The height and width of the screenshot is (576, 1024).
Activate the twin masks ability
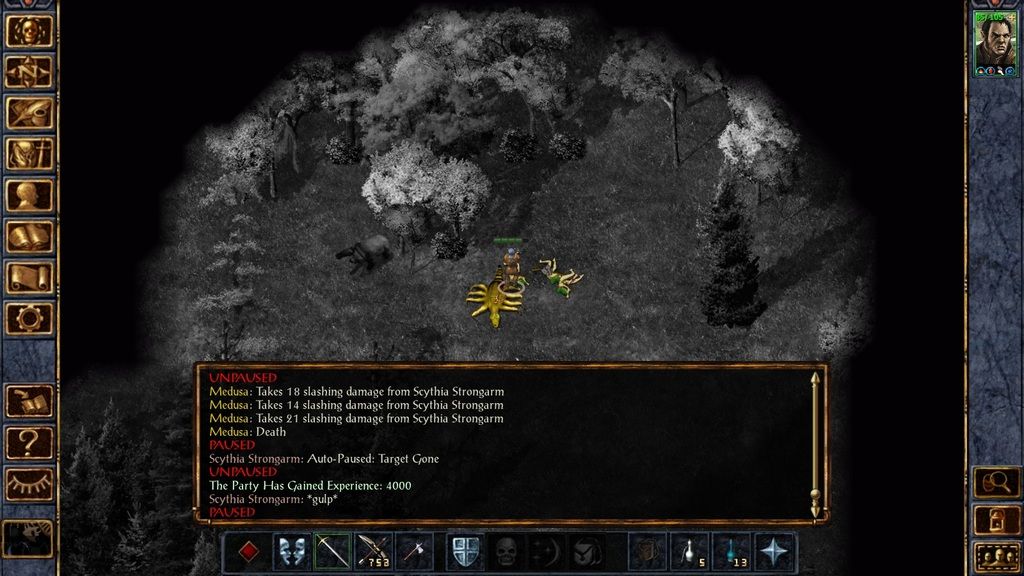coord(291,552)
